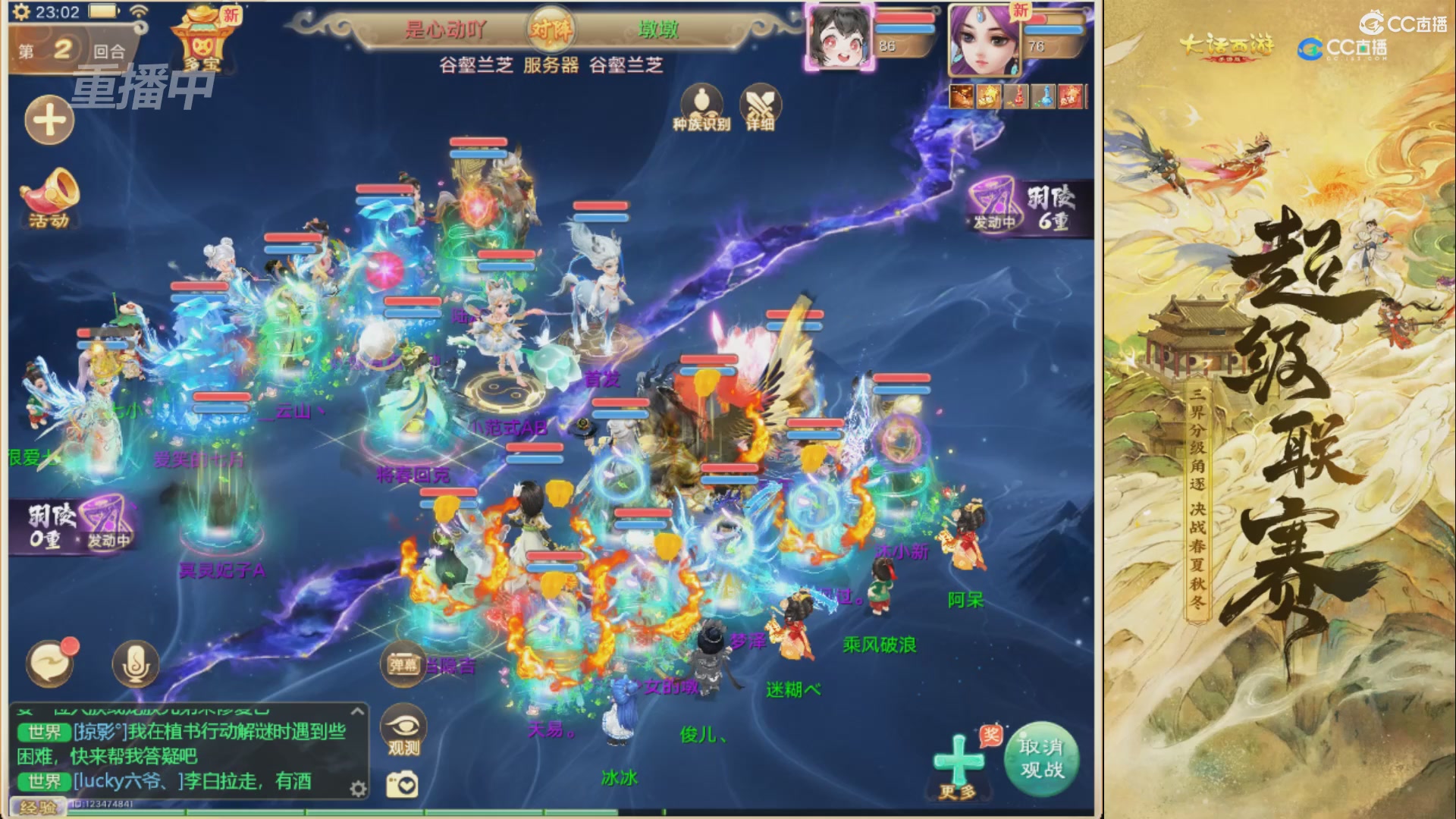The width and height of the screenshot is (1456, 819).
Task: Select the purple-haired player avatar showing 76
Action: 978,38
